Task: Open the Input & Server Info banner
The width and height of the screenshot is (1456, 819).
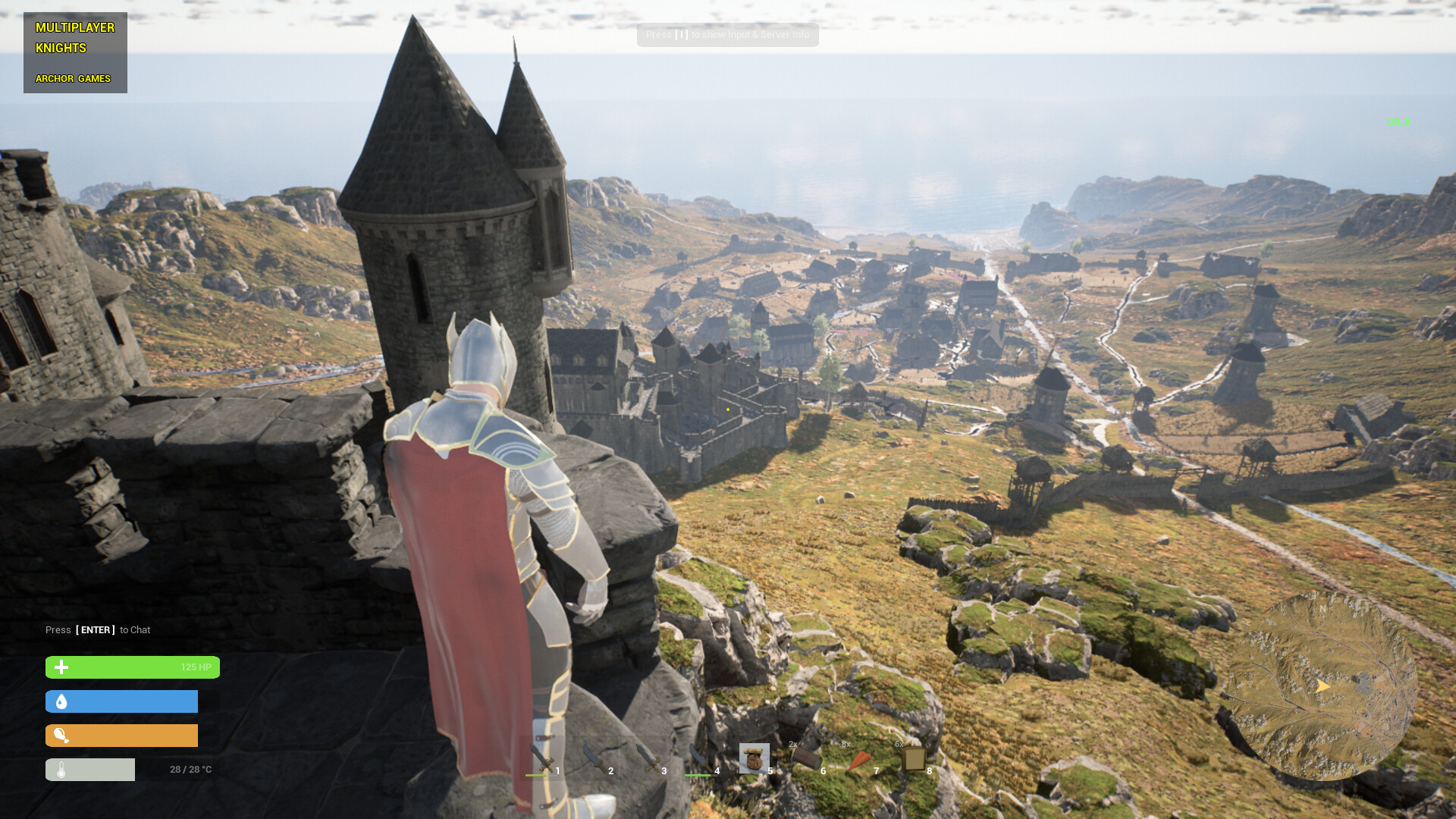Action: pyautogui.click(x=726, y=35)
